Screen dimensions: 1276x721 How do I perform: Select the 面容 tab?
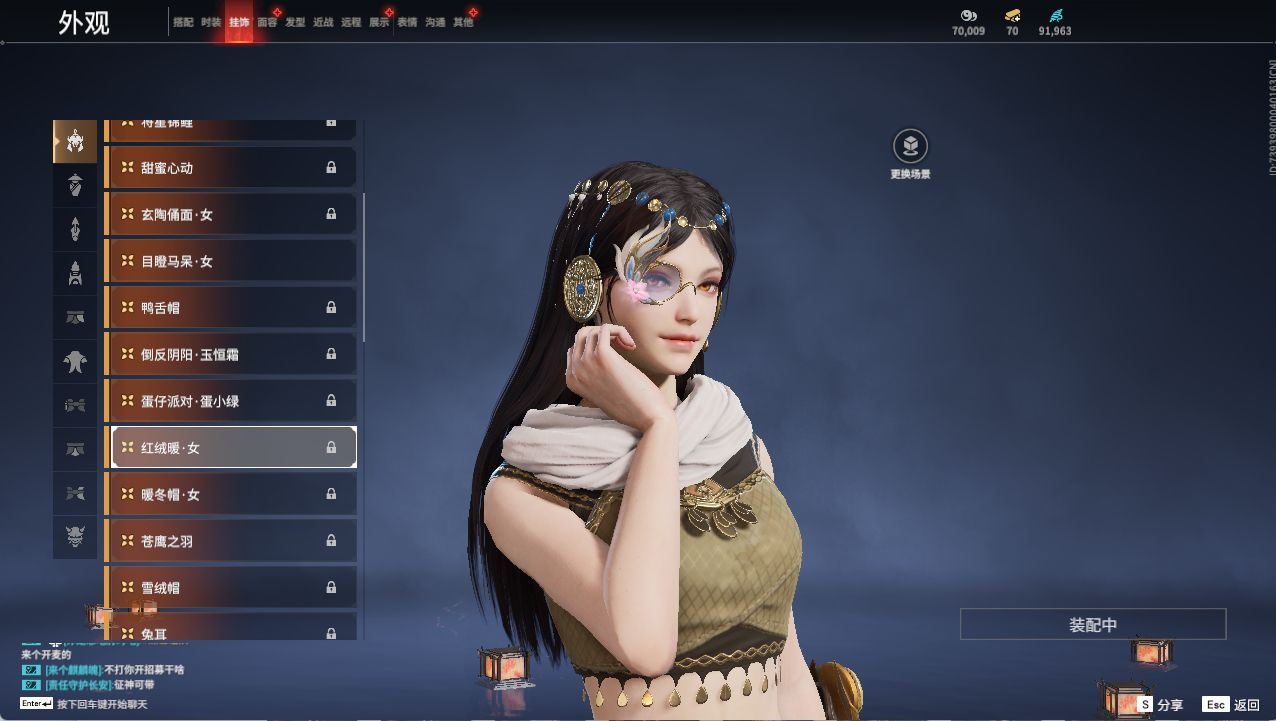click(267, 22)
